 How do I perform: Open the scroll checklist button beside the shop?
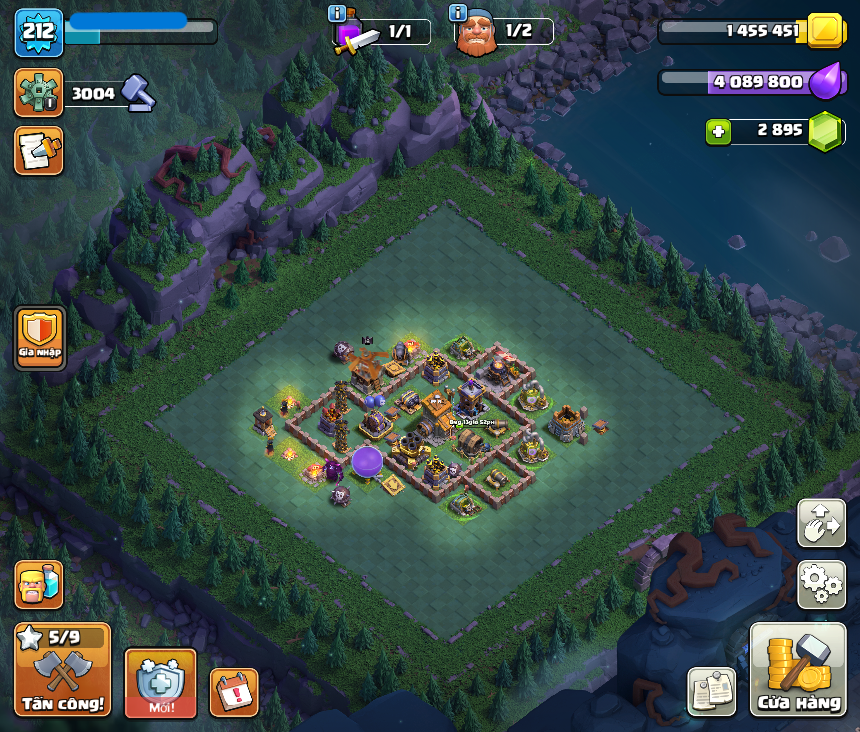click(712, 691)
